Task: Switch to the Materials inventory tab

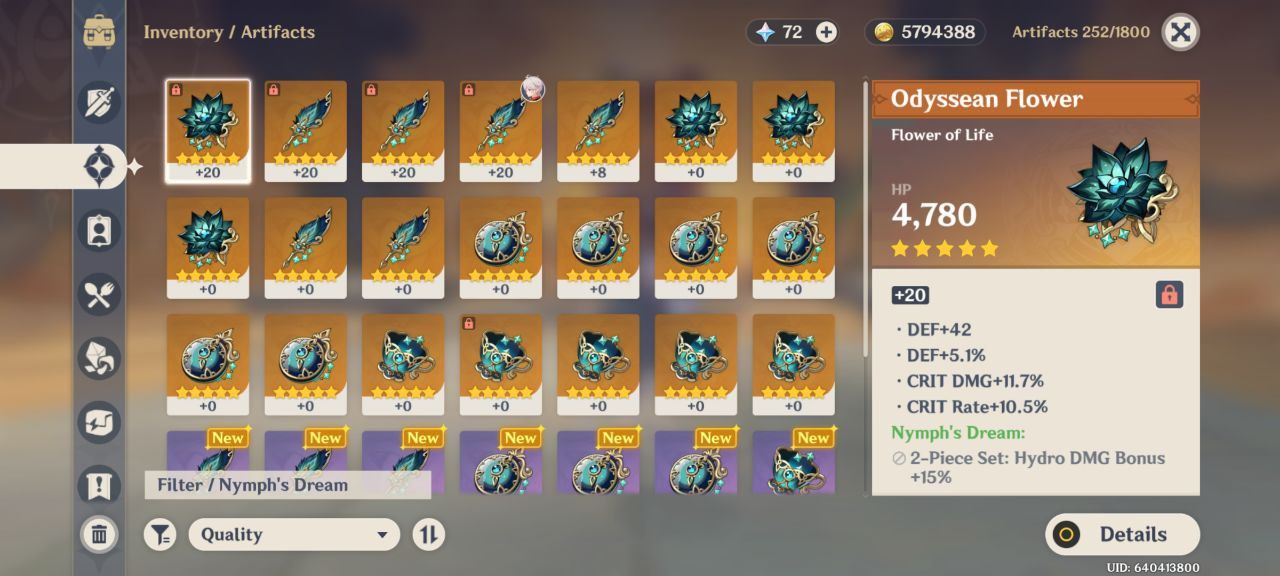Action: [x=99, y=359]
